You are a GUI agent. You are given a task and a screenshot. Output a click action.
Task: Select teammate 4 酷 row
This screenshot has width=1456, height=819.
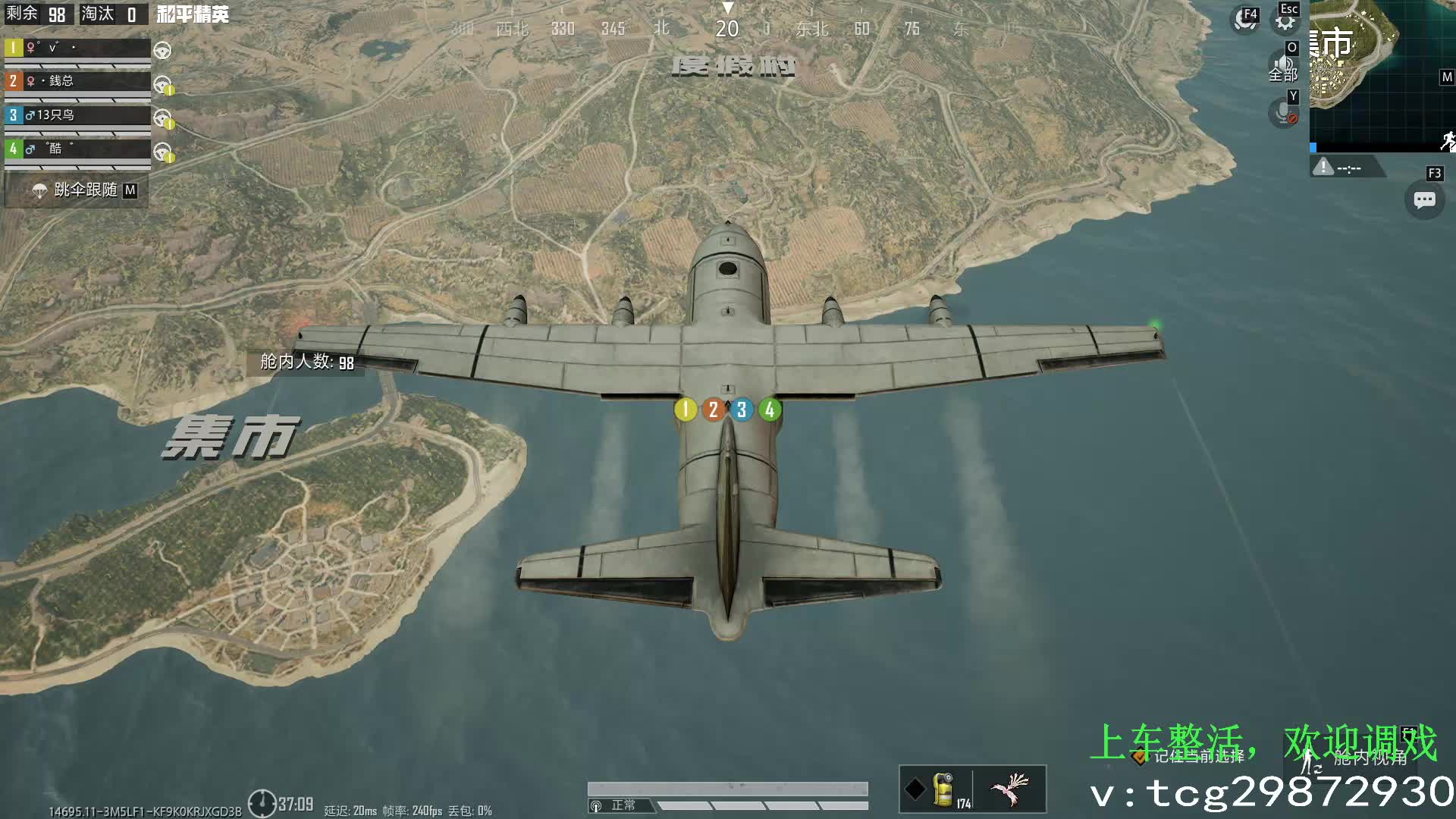pos(77,149)
